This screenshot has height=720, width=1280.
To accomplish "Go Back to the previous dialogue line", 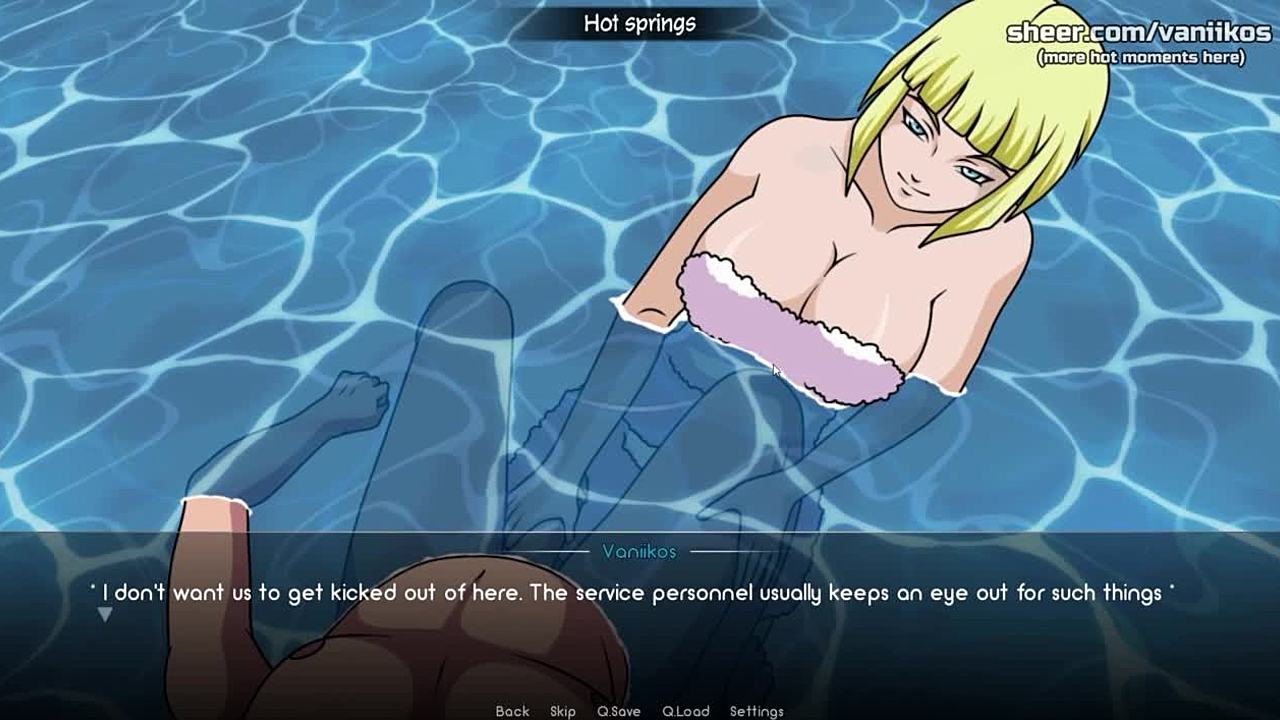I will tap(512, 711).
